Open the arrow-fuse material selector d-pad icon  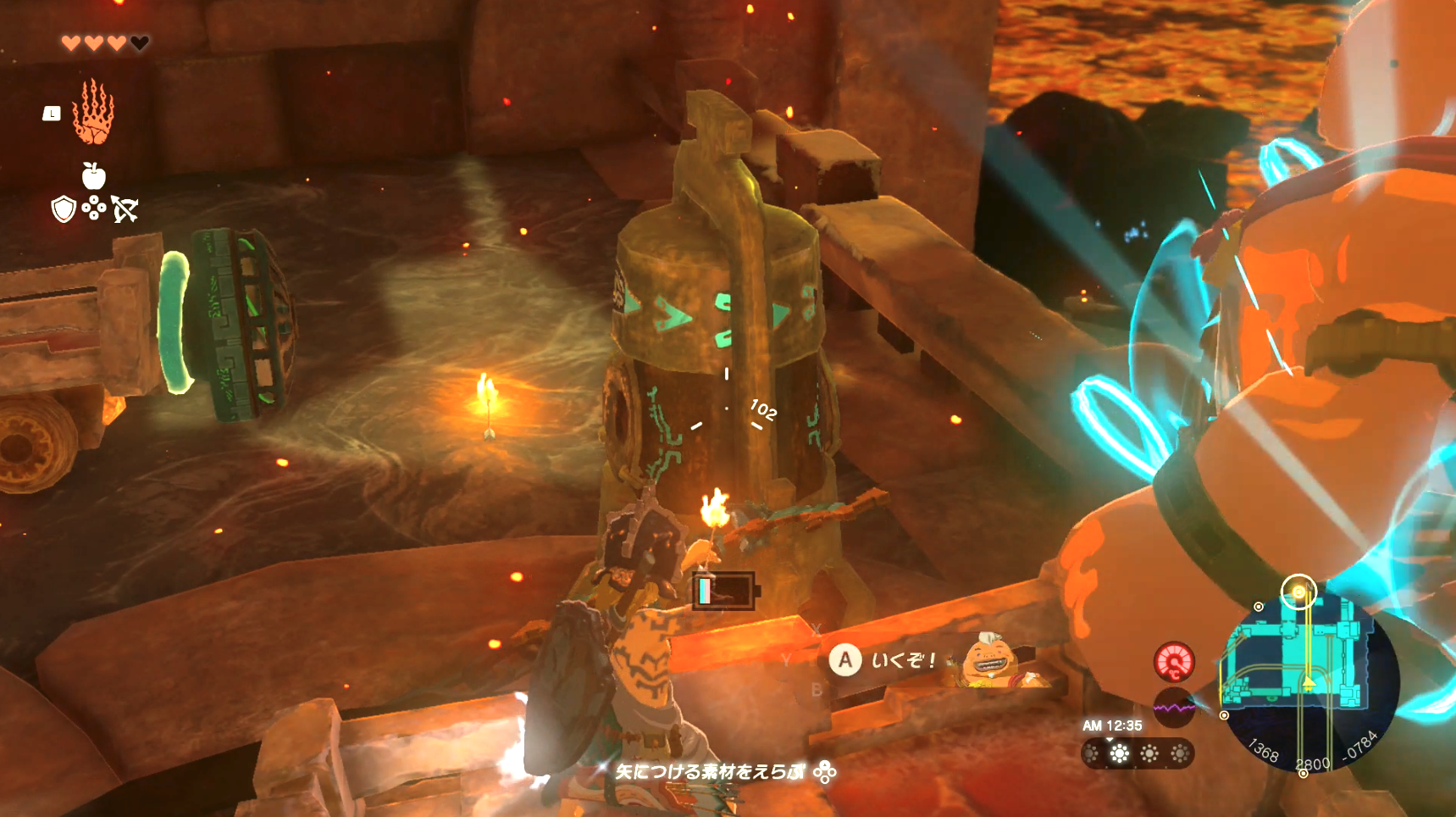[x=825, y=773]
